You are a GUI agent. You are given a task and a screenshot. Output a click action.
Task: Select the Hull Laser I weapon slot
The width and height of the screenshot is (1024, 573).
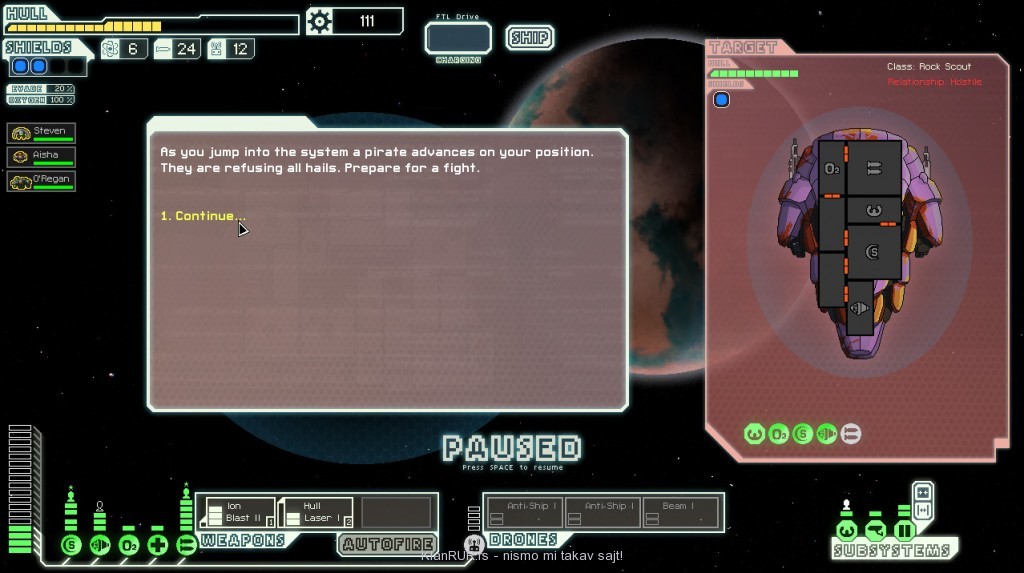[x=316, y=512]
